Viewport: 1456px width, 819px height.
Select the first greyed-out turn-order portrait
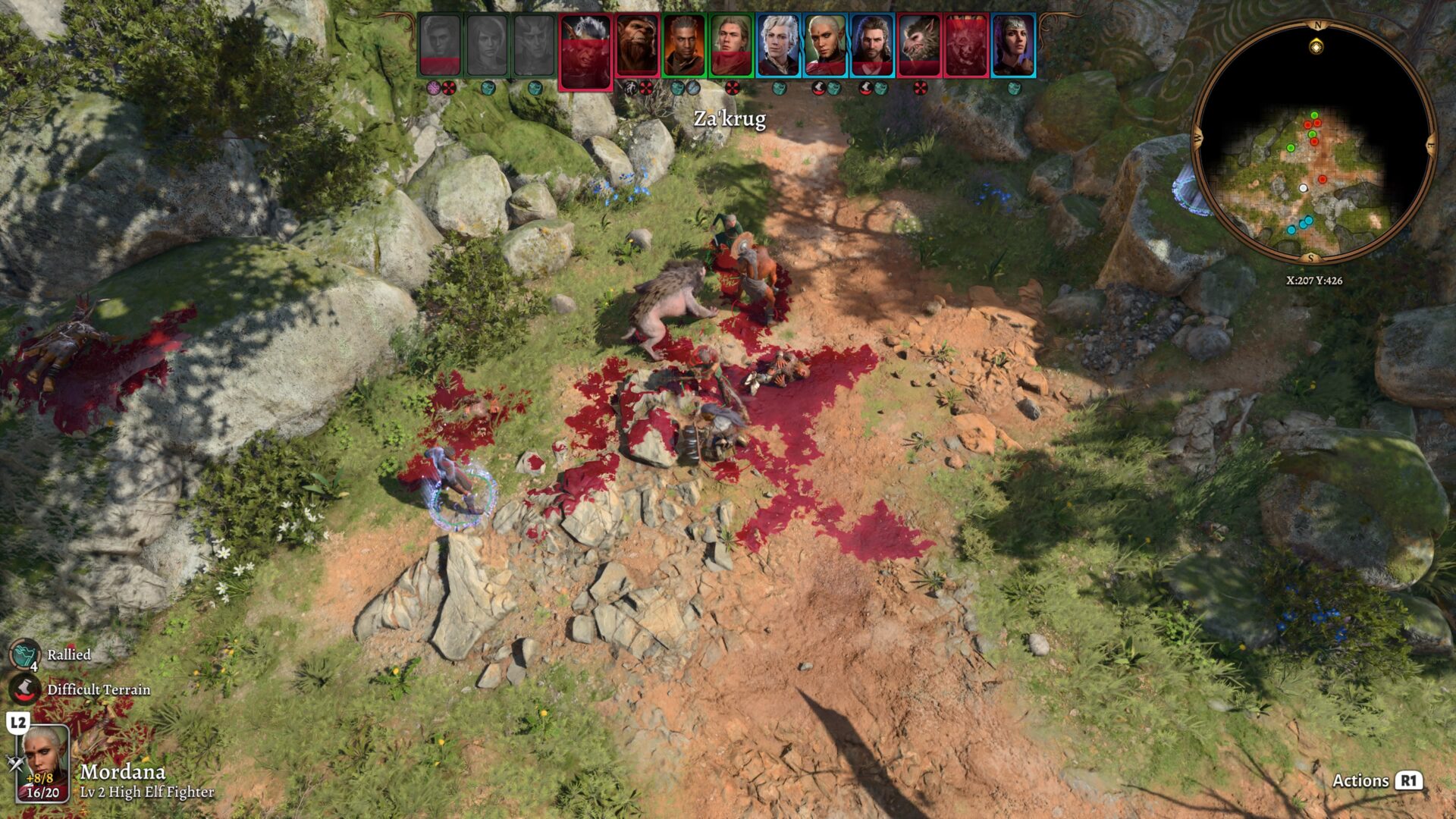coord(440,45)
